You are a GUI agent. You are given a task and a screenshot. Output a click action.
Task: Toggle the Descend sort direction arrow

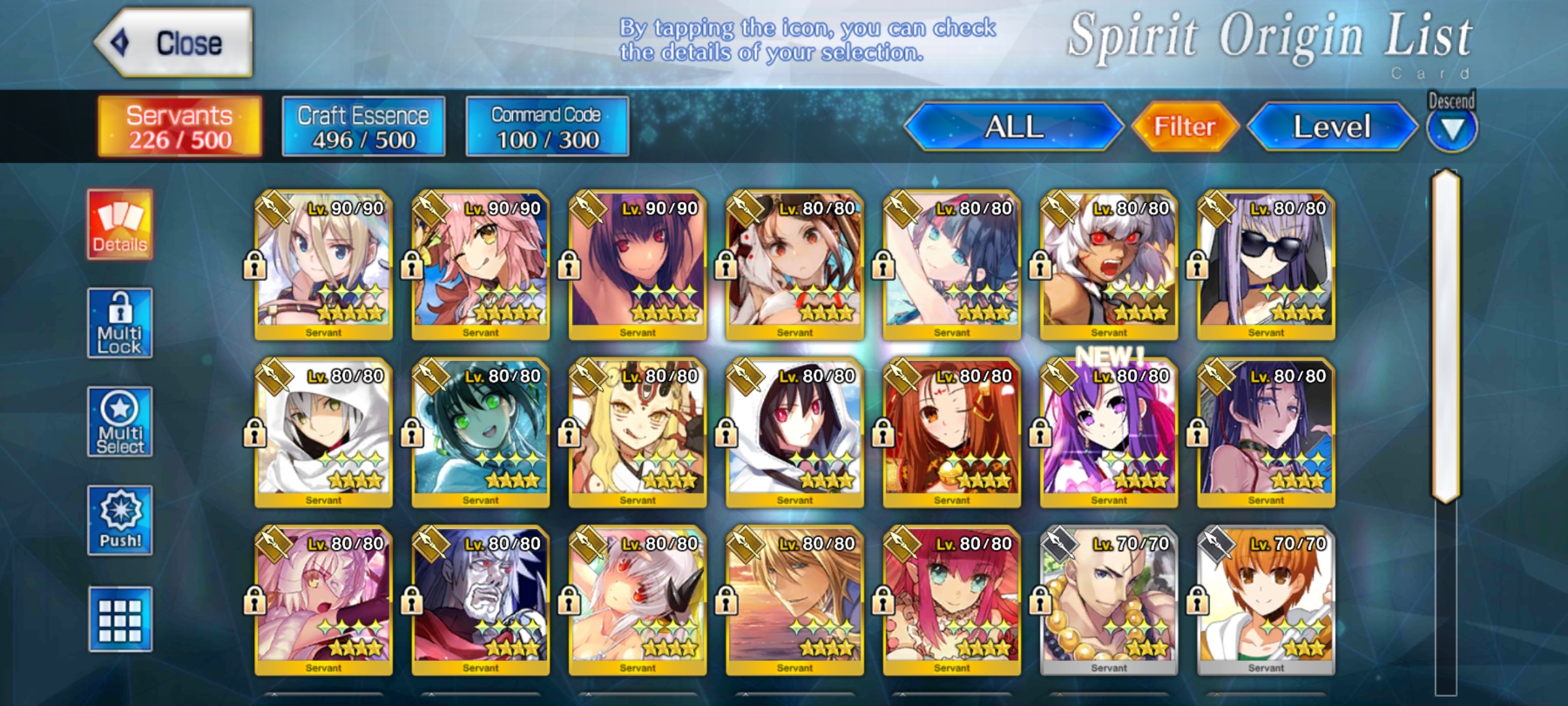click(x=1451, y=129)
